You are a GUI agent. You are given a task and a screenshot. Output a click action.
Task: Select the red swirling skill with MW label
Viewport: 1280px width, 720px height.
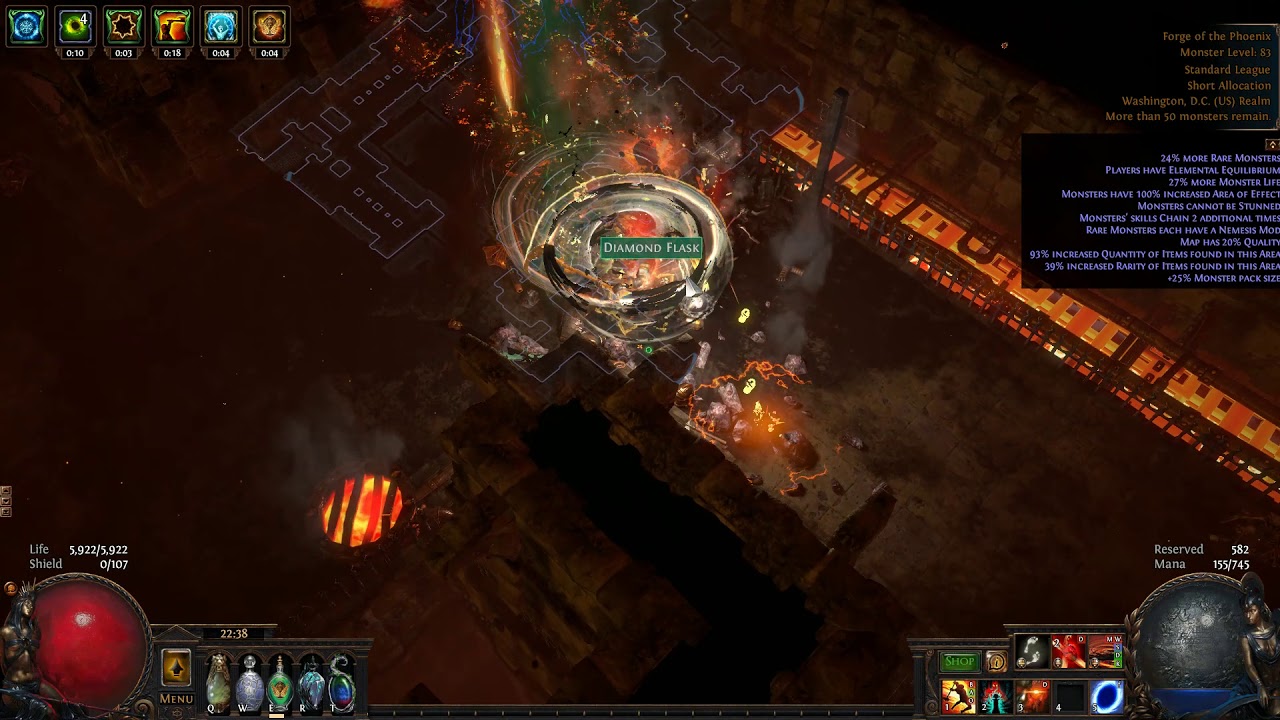(1105, 652)
